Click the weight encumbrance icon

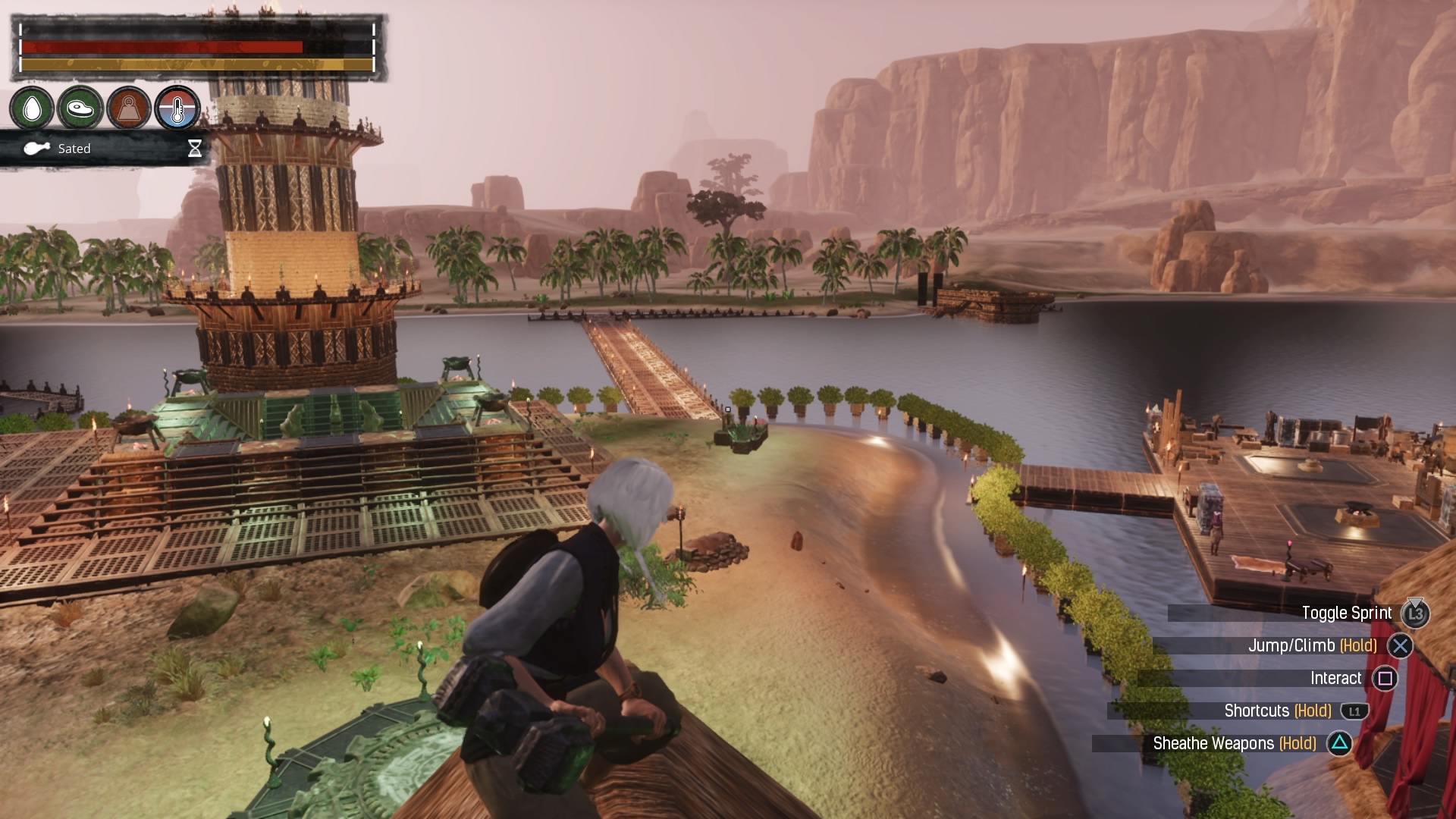tap(128, 108)
